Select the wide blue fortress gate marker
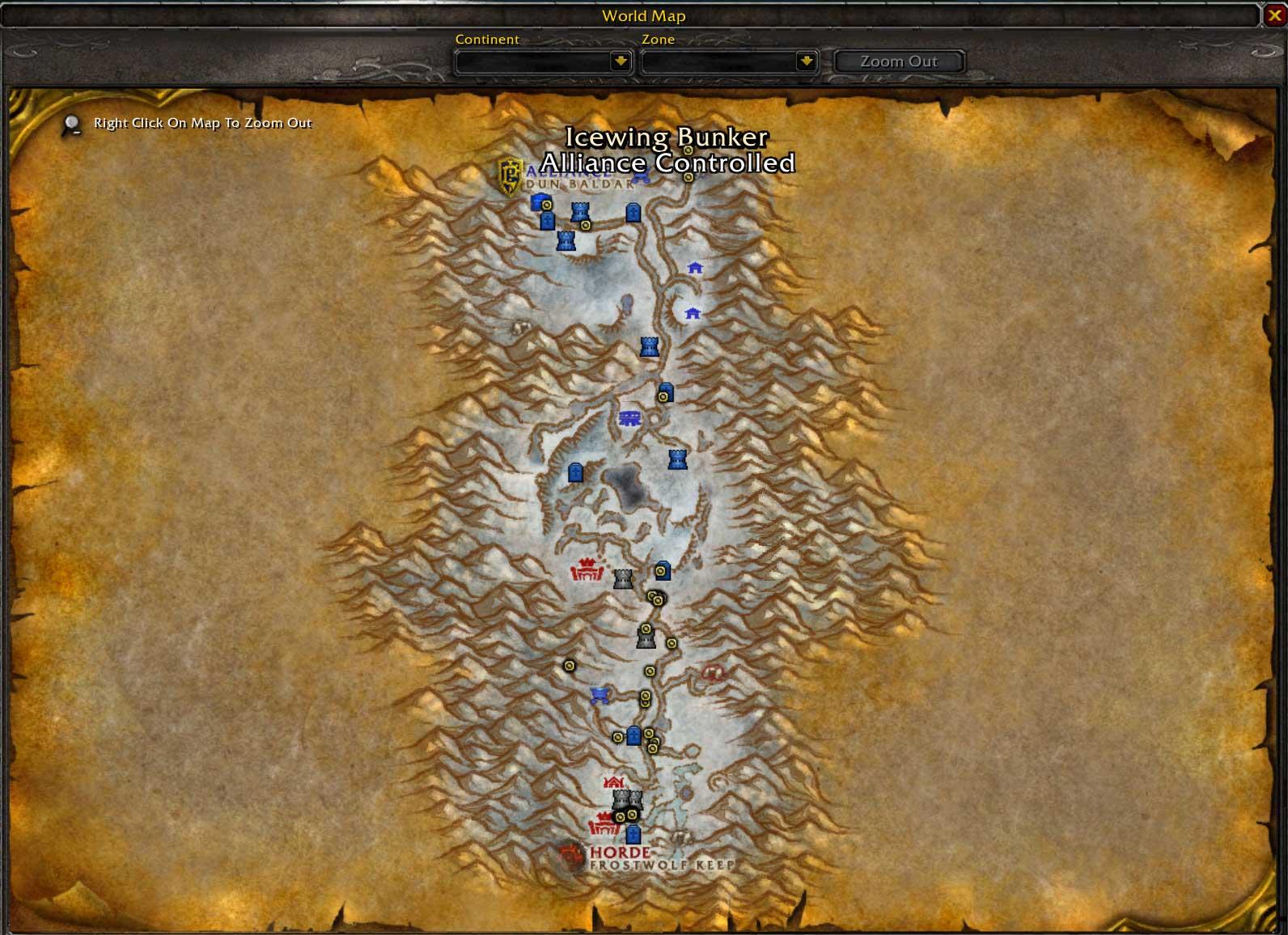1288x935 pixels. coord(629,418)
